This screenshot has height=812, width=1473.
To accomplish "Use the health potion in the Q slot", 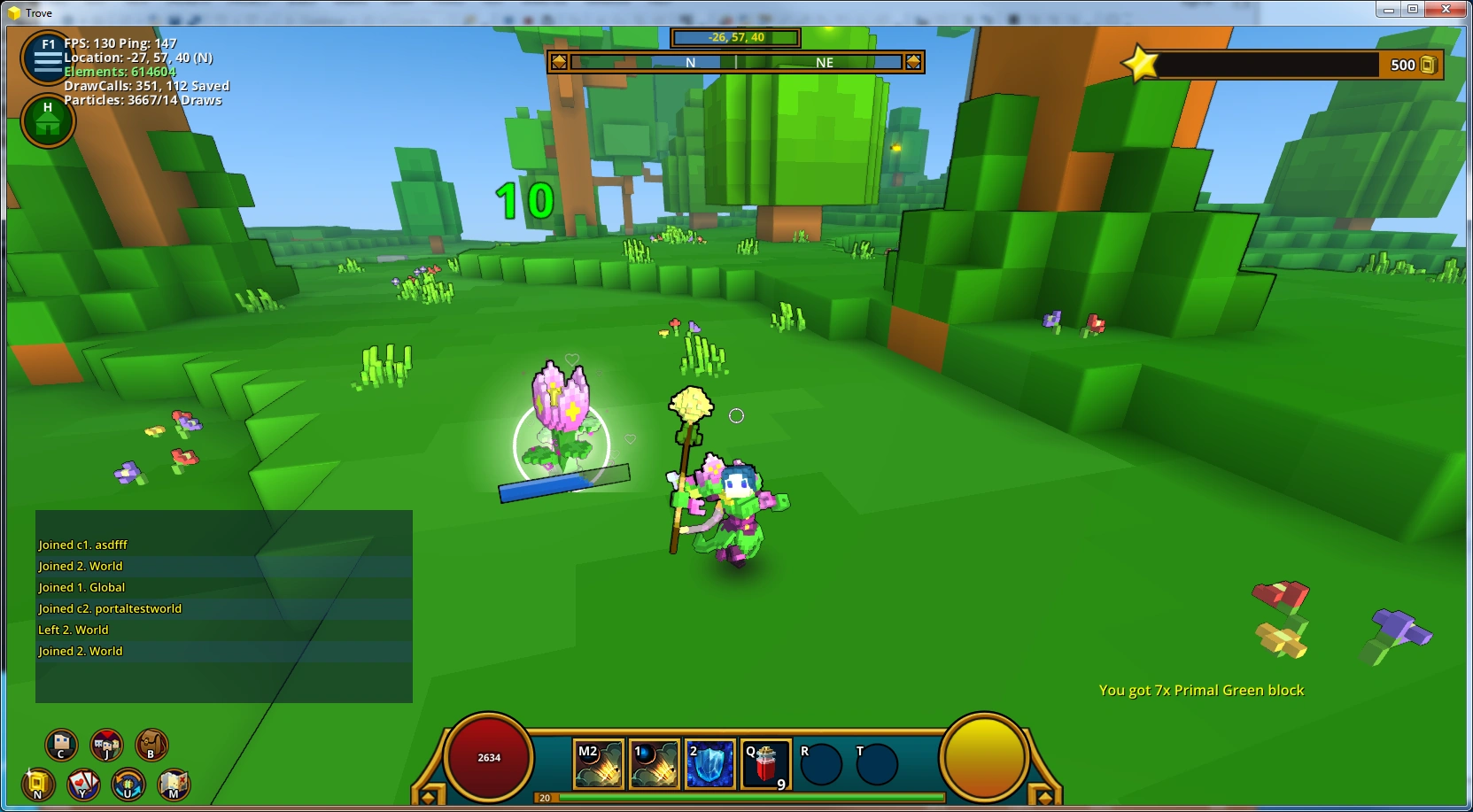I will (767, 762).
